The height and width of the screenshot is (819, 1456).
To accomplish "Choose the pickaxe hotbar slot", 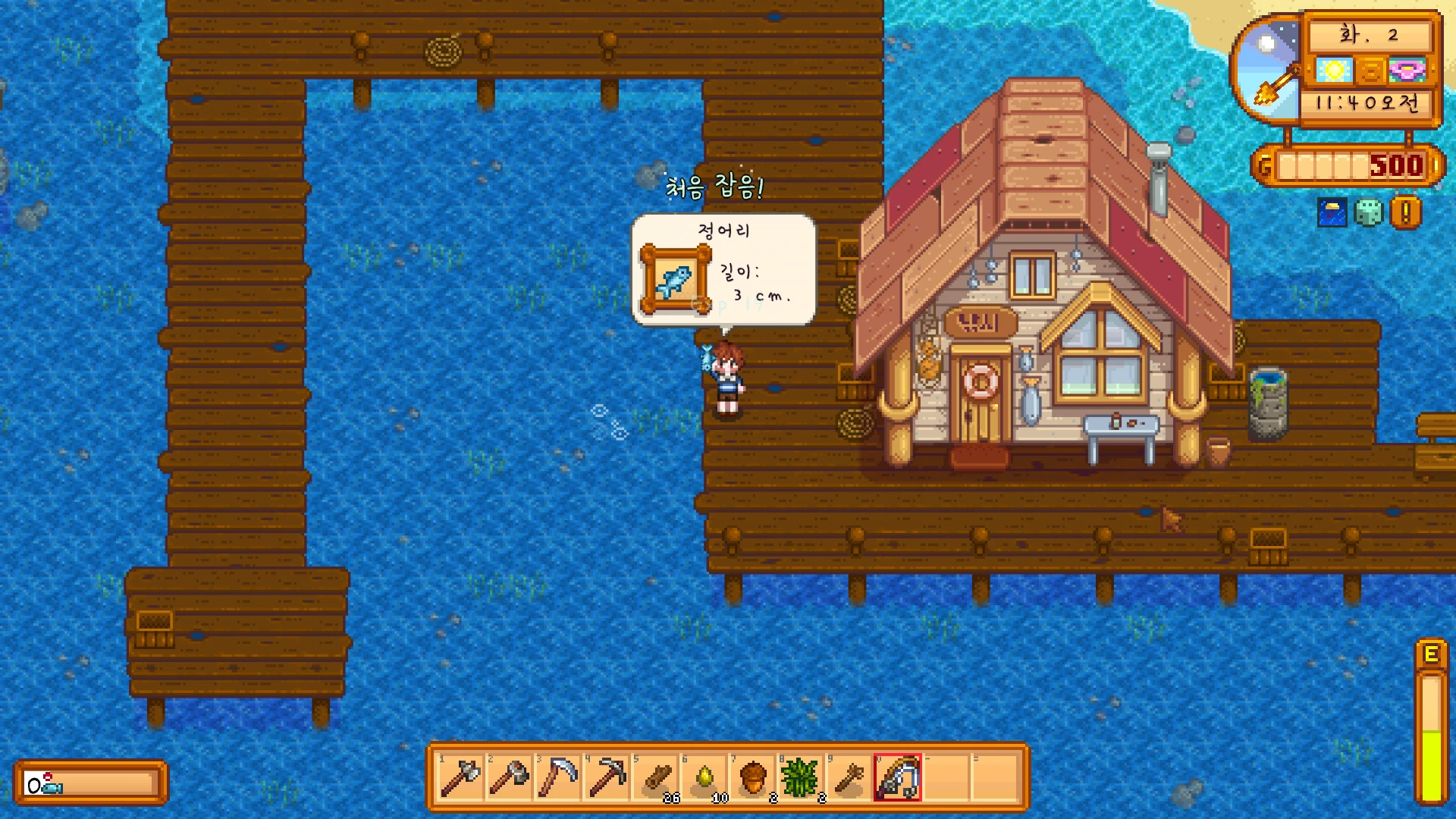I will pos(606,778).
